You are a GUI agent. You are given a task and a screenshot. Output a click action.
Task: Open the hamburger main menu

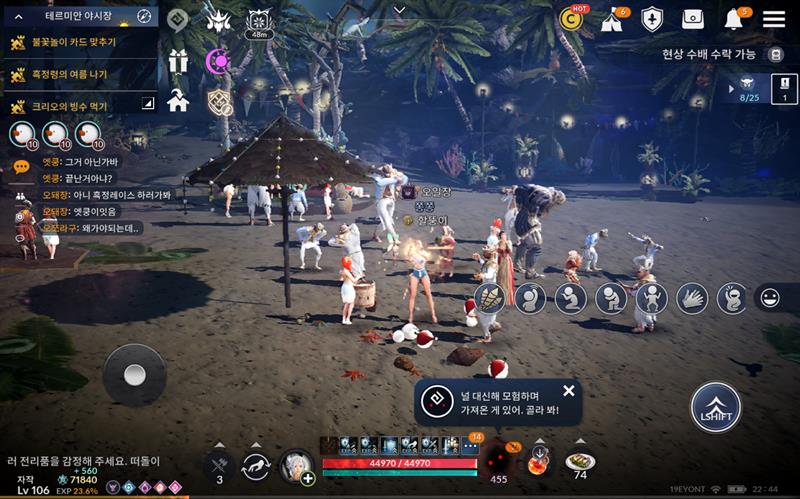(x=774, y=19)
